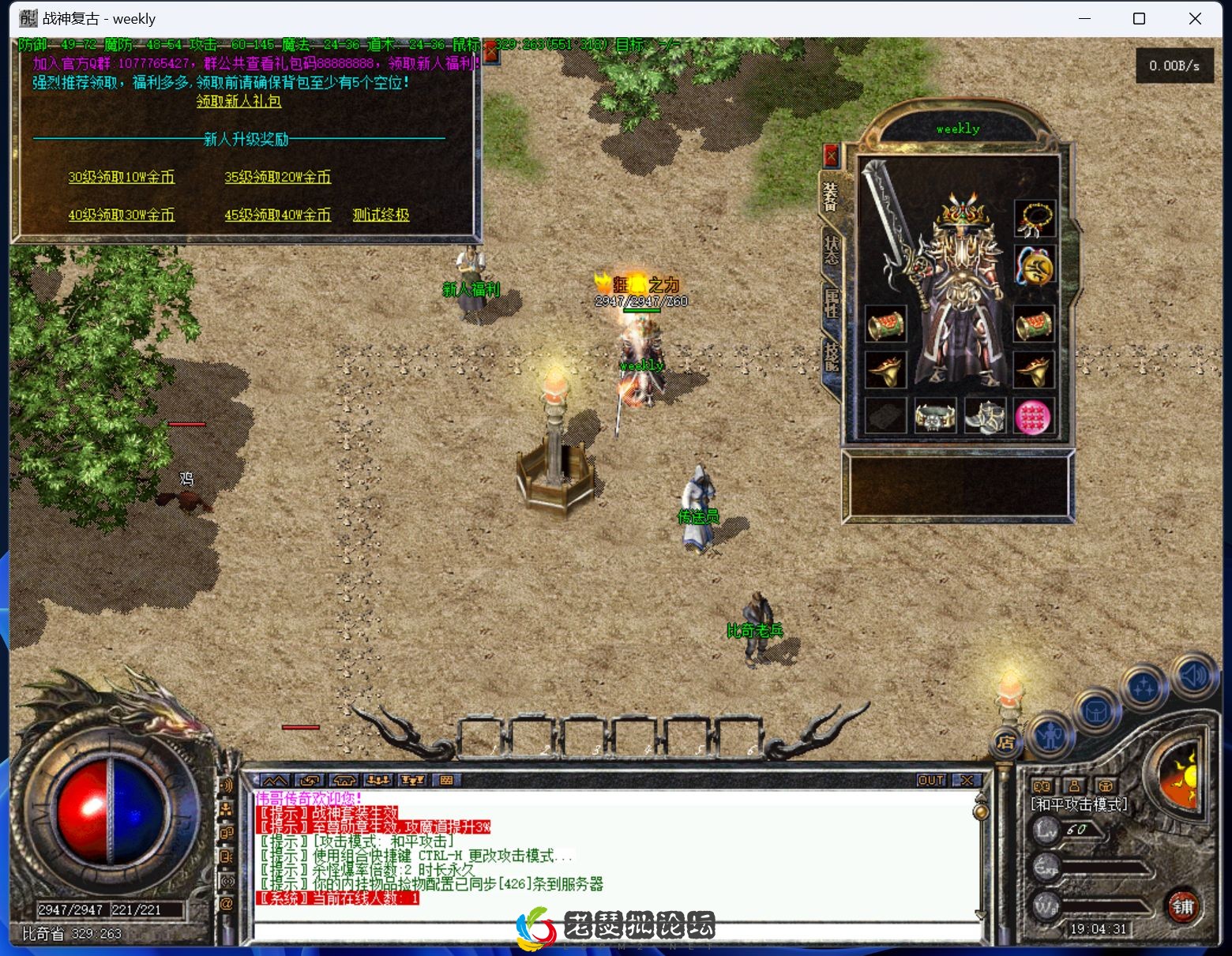Viewport: 1232px width, 956px height.
Task: Click the OUT button on chat bar
Action: (930, 780)
